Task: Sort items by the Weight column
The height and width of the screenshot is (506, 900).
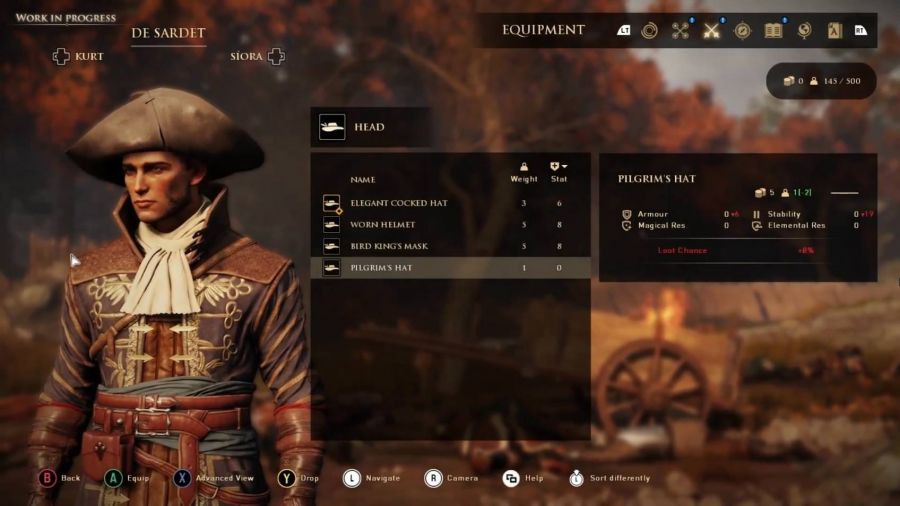Action: tap(524, 172)
